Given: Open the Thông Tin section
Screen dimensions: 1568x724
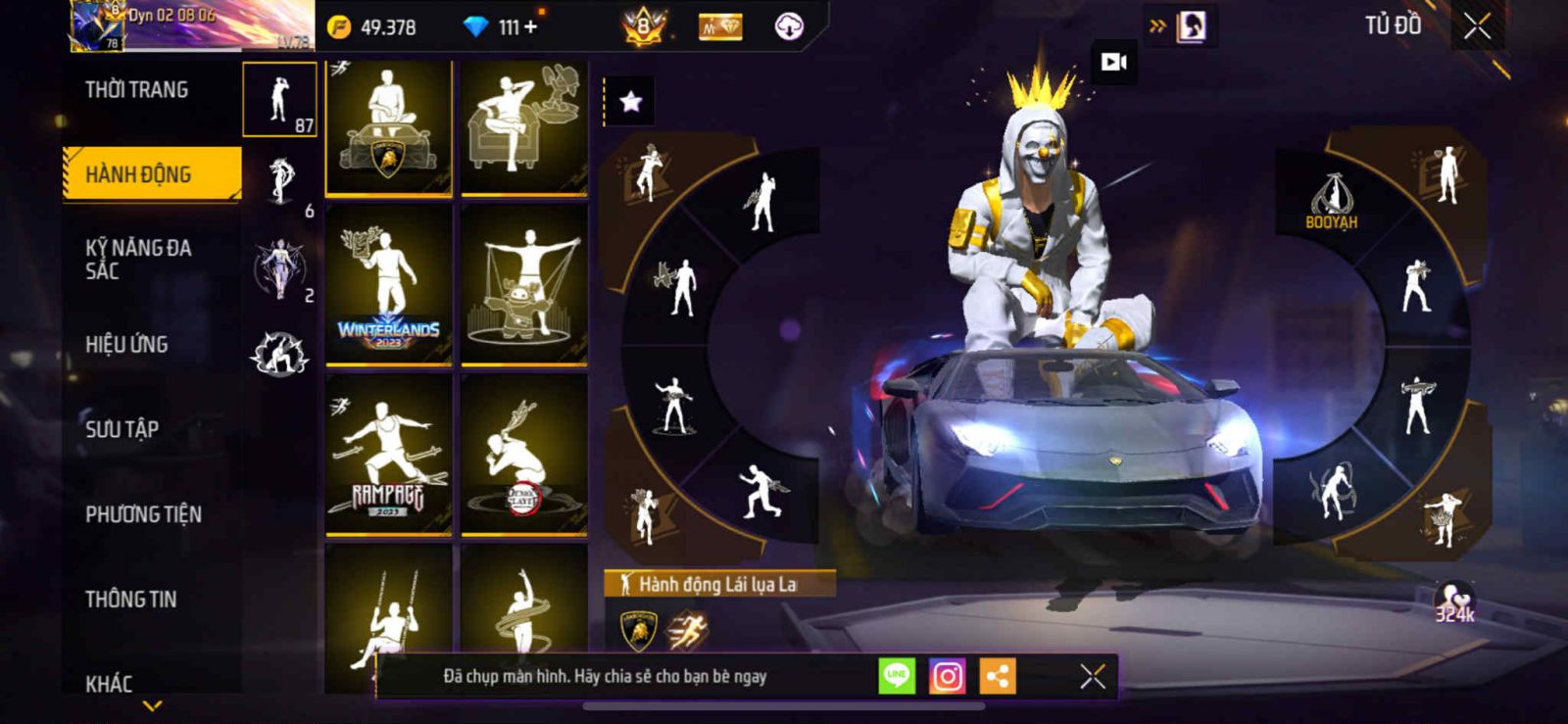Looking at the screenshot, I should pyautogui.click(x=130, y=599).
